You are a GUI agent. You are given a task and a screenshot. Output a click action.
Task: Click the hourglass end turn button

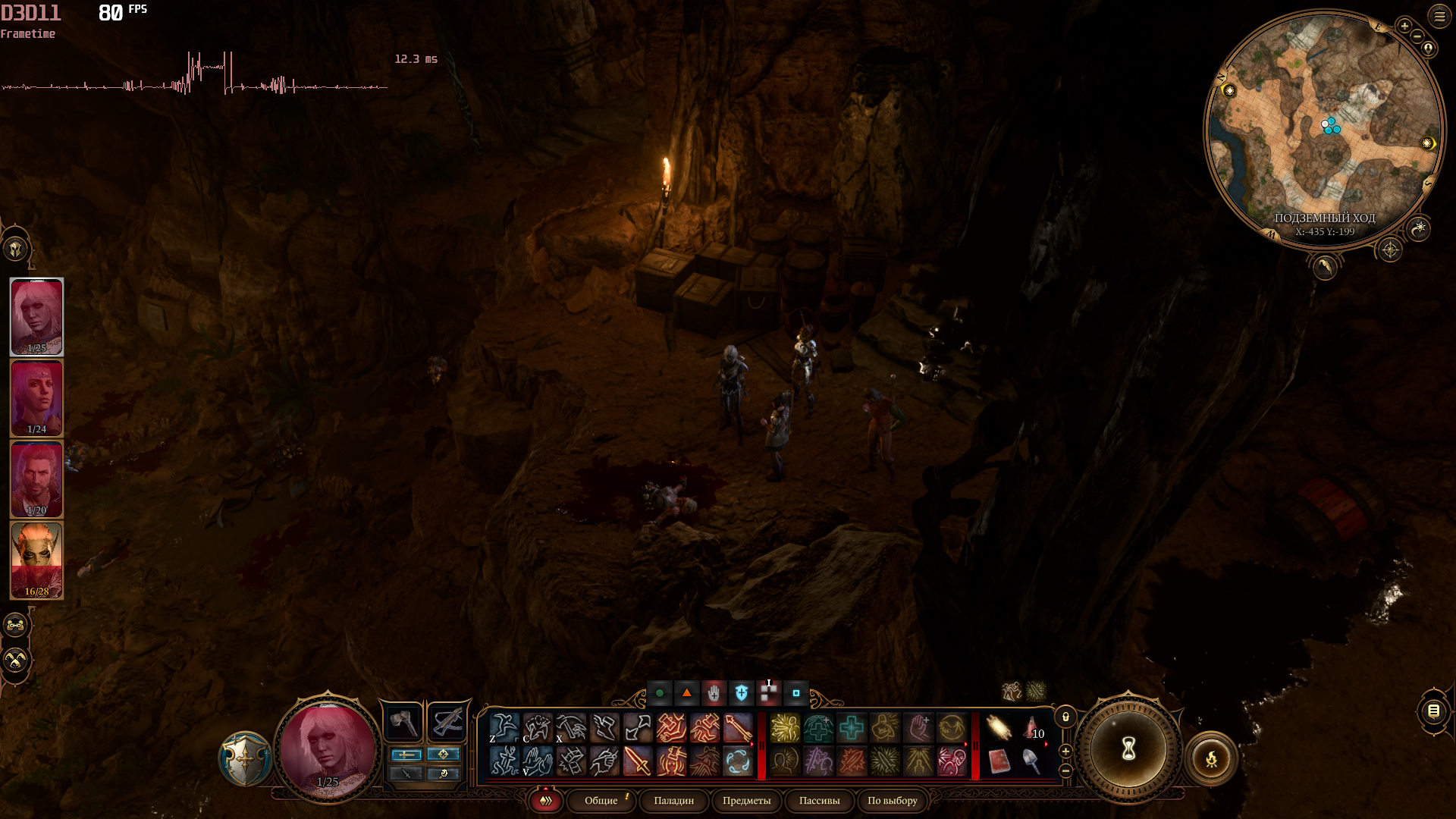coord(1128,749)
